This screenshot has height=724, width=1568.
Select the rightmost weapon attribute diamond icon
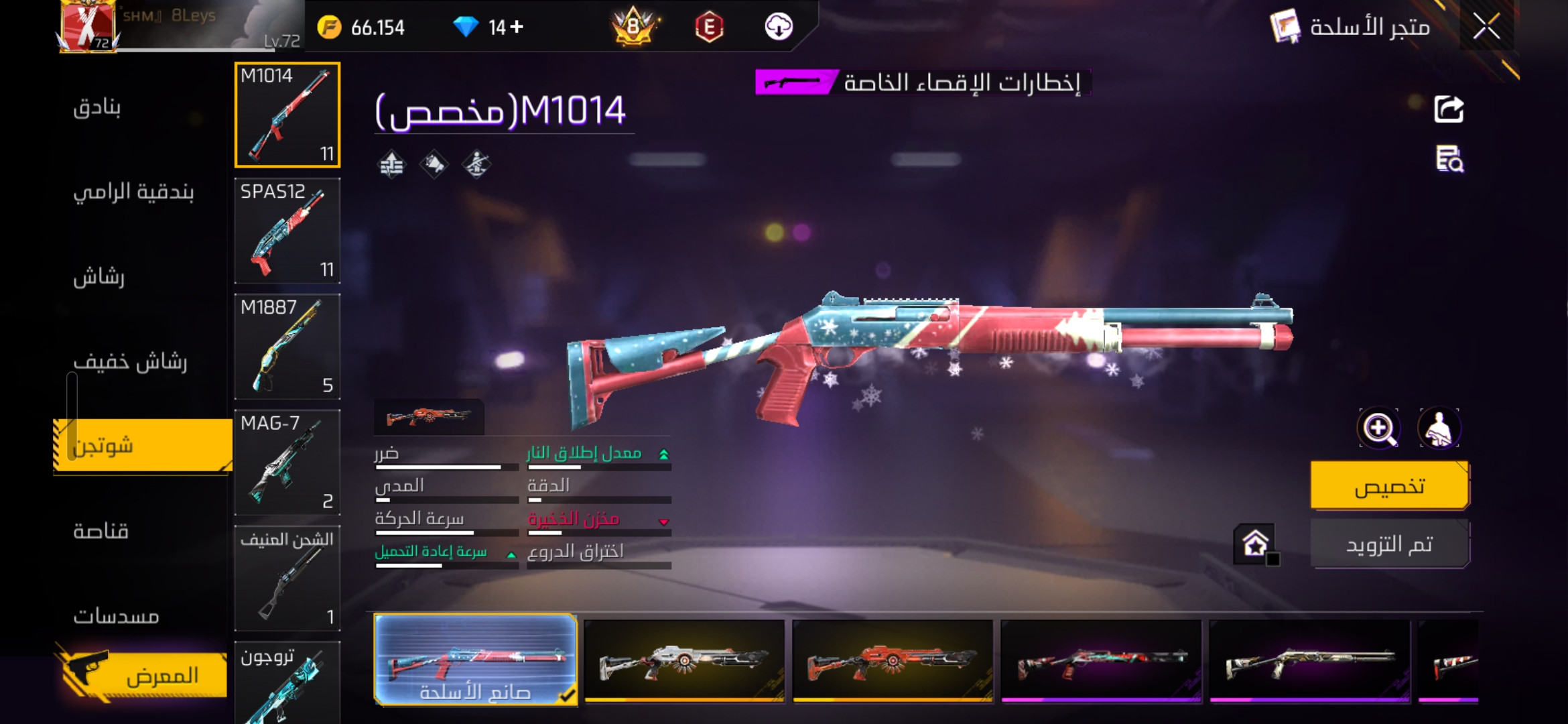tap(477, 164)
